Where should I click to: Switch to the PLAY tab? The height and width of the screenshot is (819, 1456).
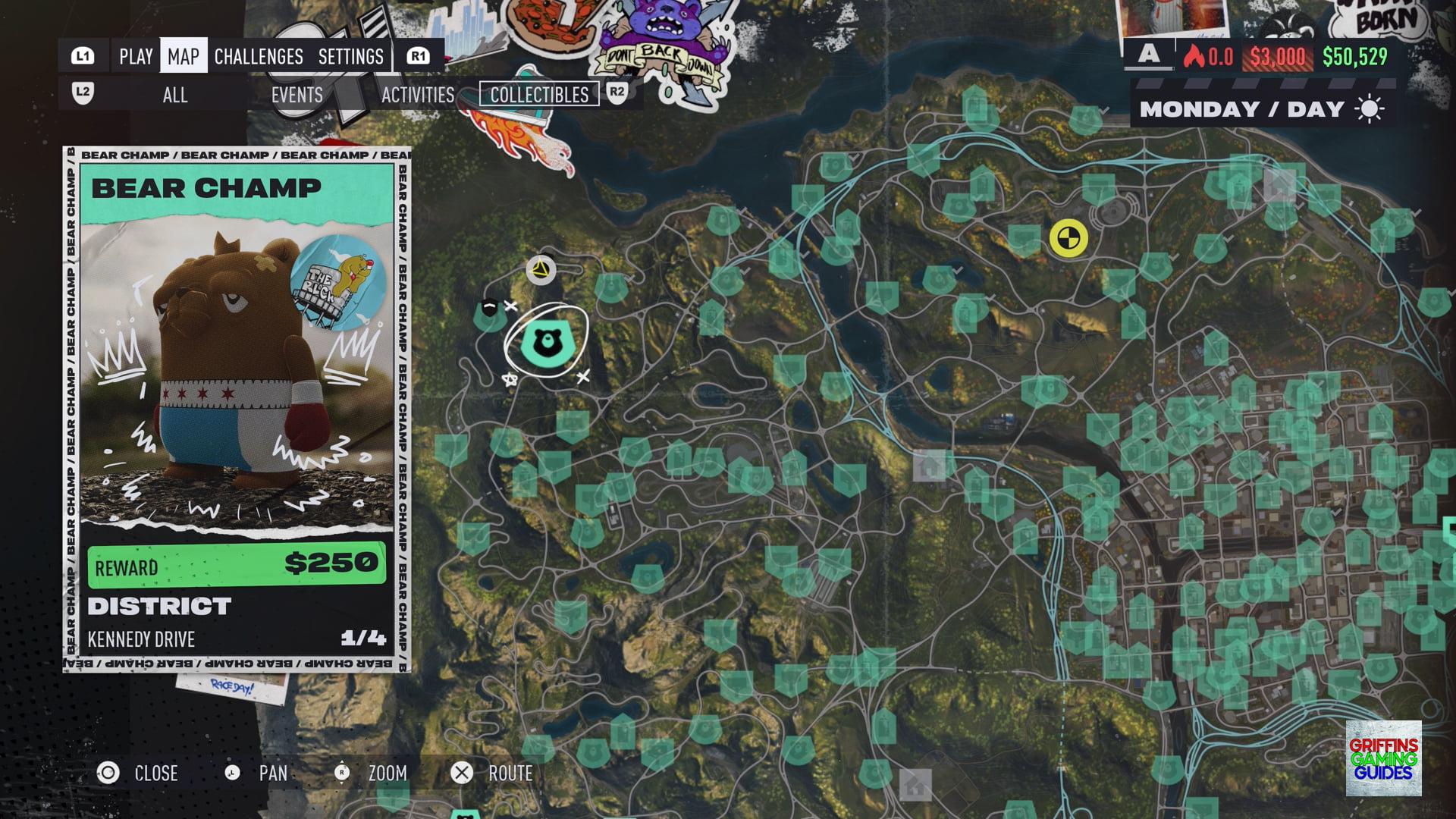136,57
